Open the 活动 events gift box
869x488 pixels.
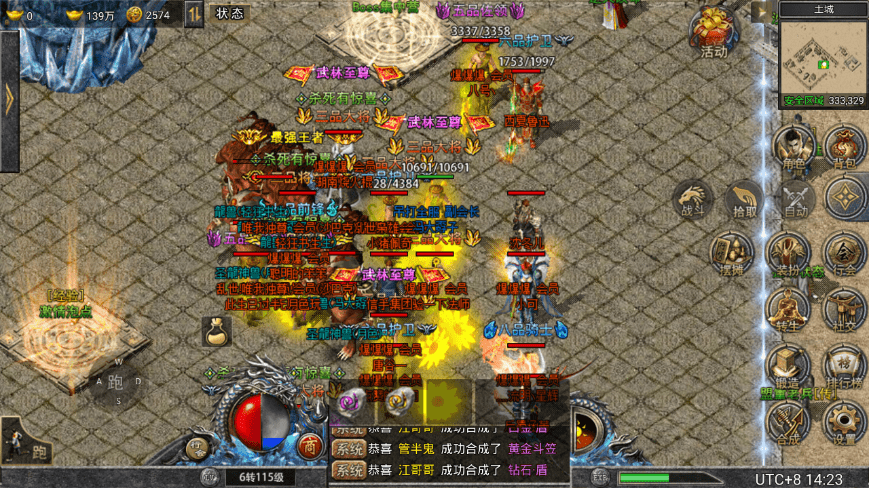click(x=713, y=34)
